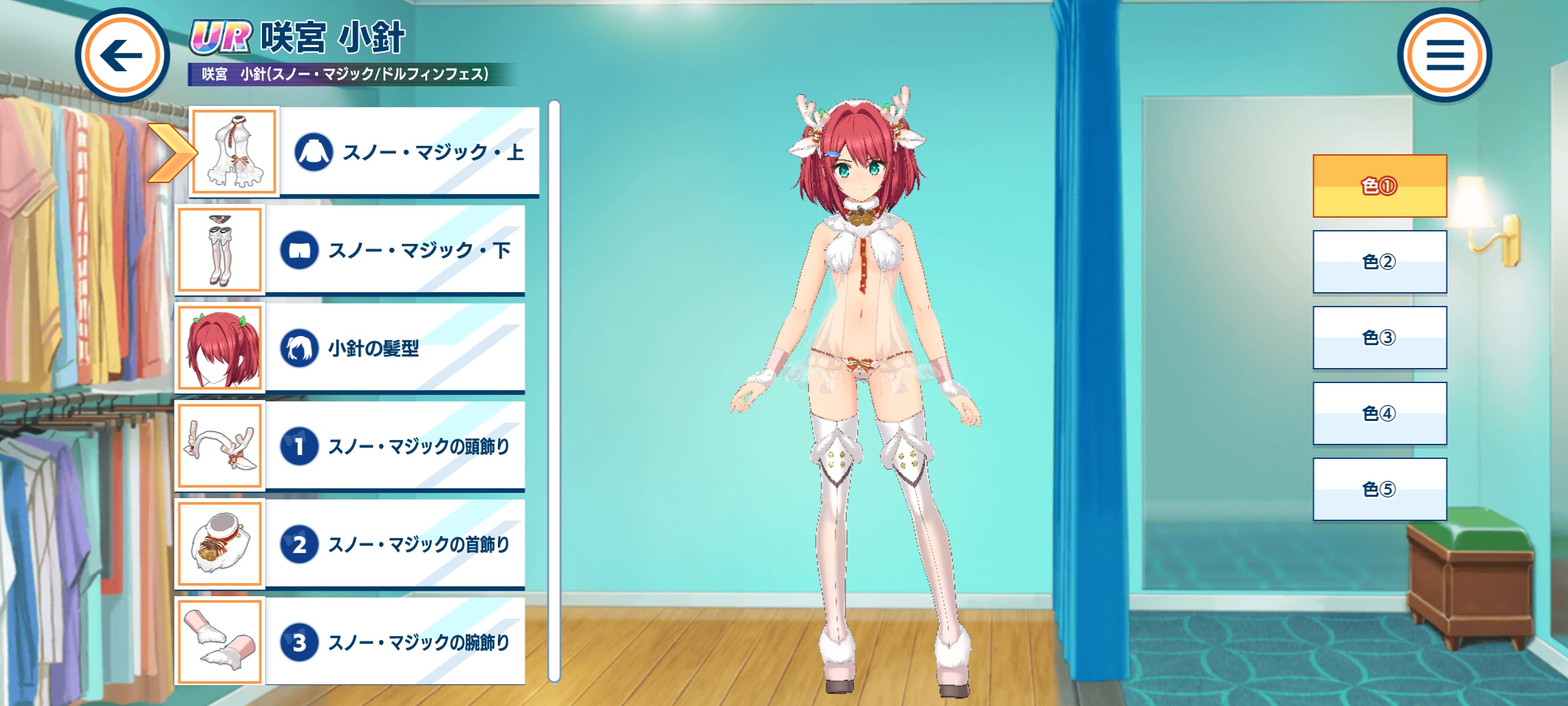Select スノー・マジック・上 top outfit row
This screenshot has width=1568, height=706.
point(410,152)
